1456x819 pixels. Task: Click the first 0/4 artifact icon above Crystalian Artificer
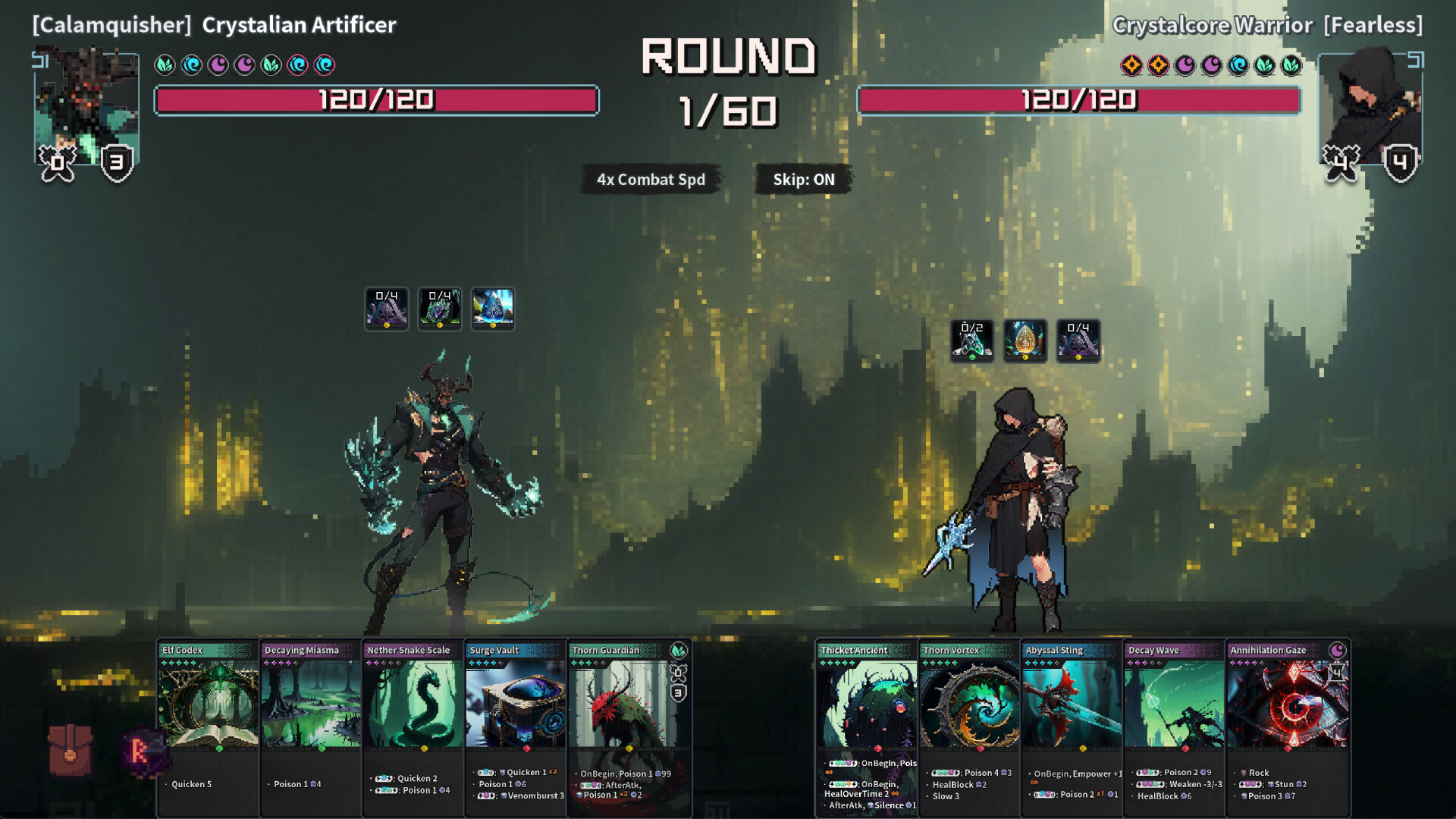tap(387, 309)
